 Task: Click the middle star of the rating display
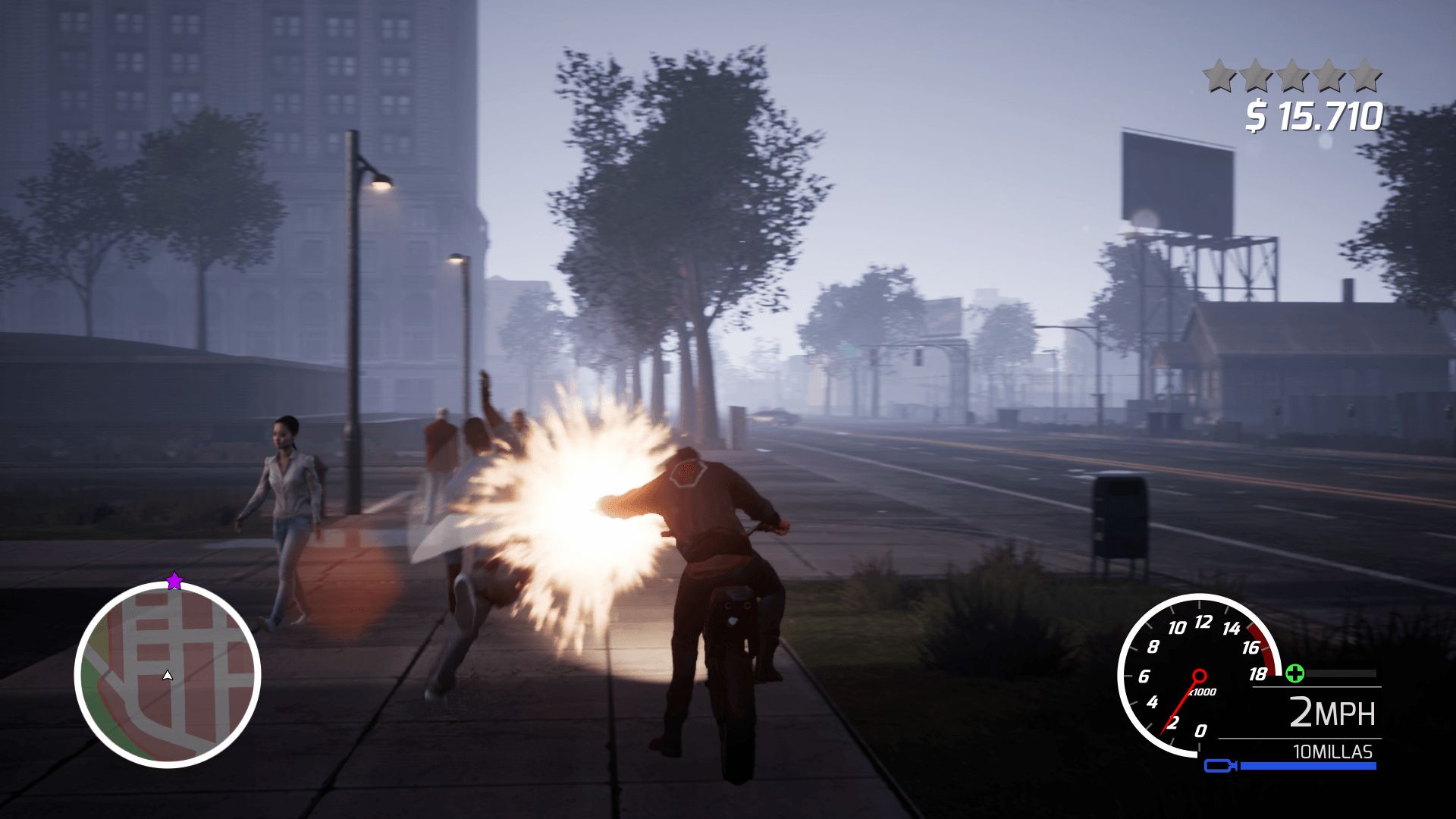click(1292, 74)
